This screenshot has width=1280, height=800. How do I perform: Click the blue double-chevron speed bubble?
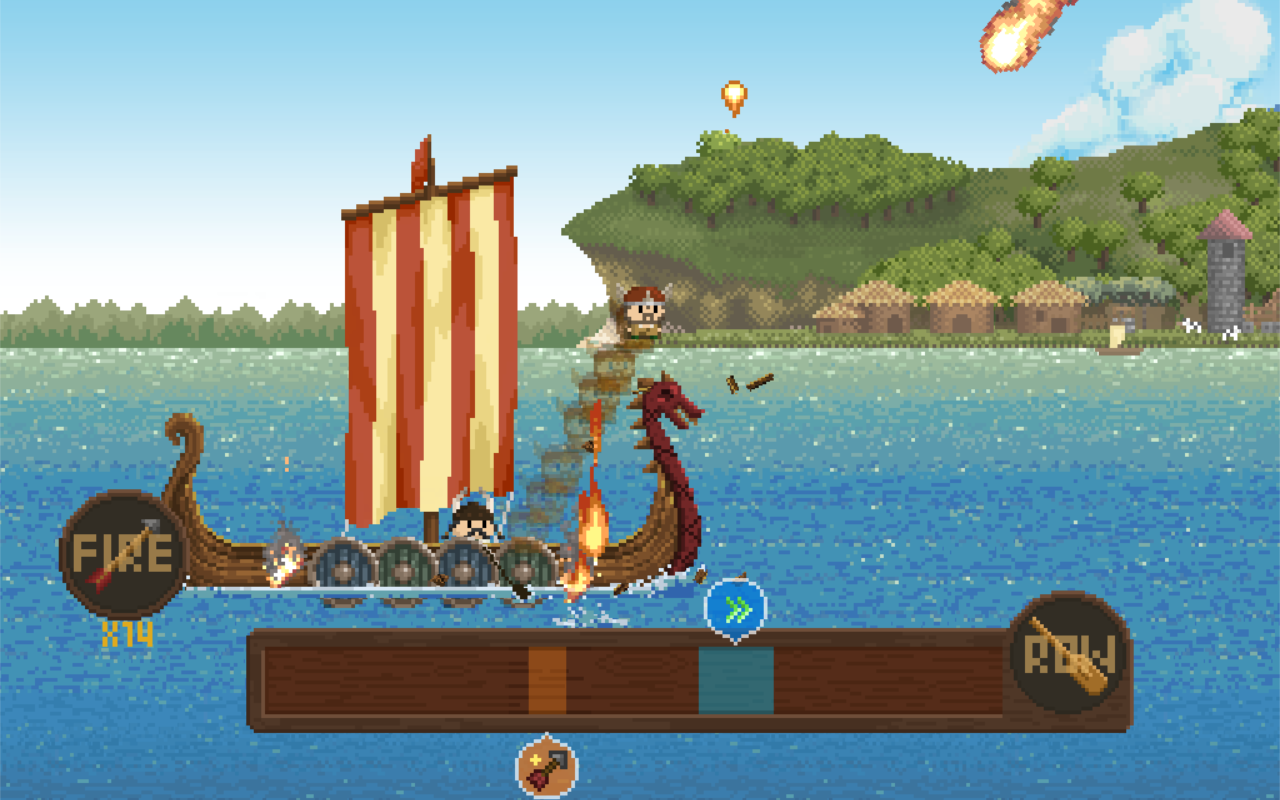tap(736, 604)
